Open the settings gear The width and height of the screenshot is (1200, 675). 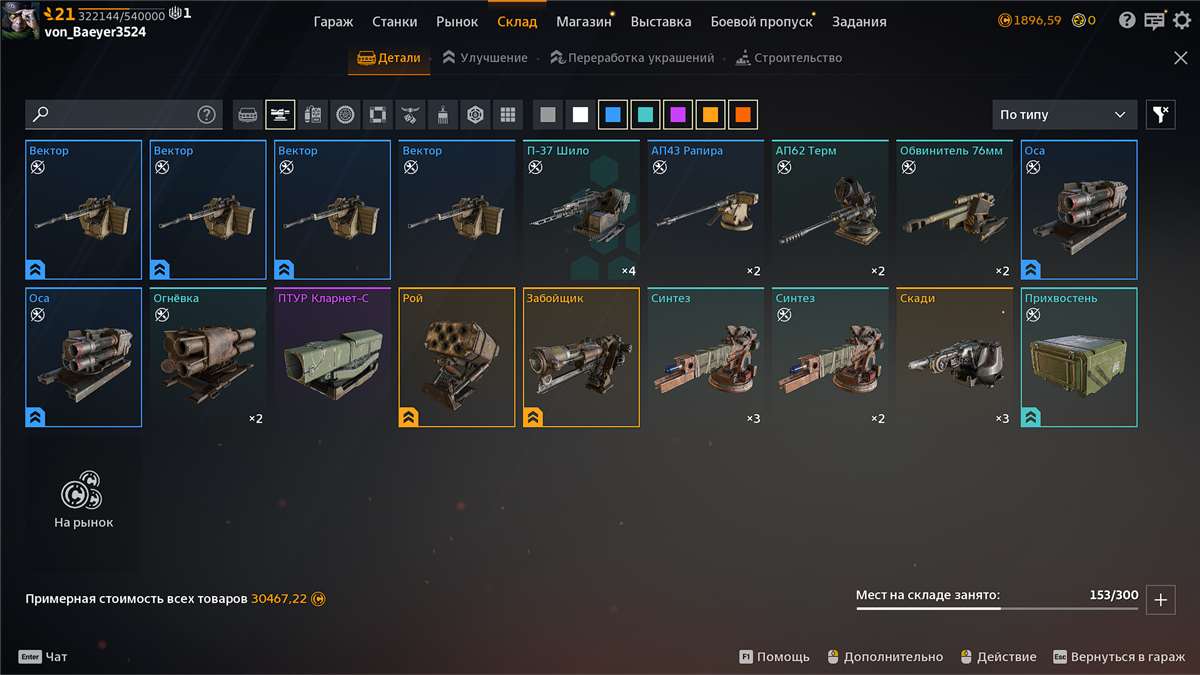1181,20
